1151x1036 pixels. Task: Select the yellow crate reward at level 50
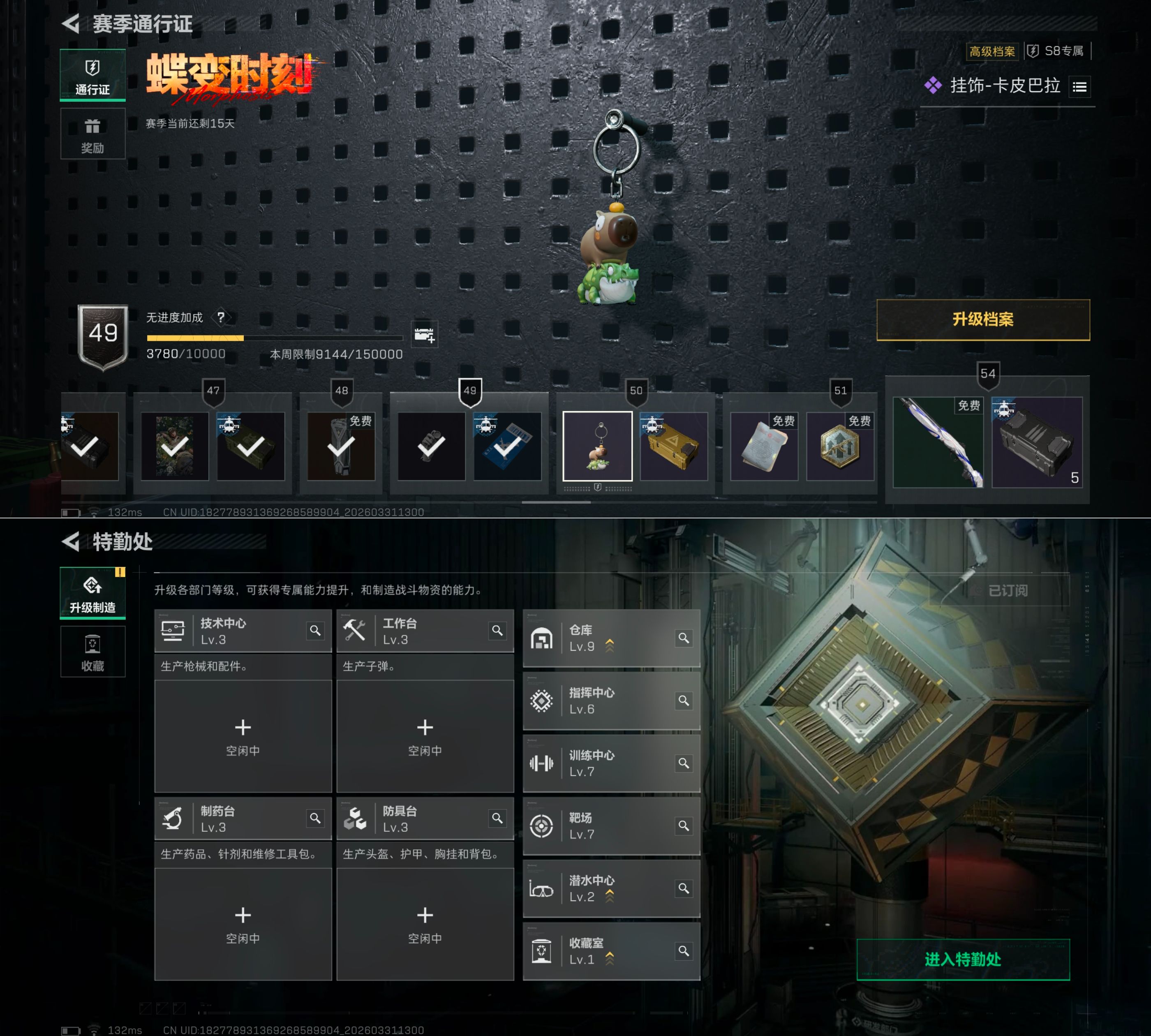pos(674,446)
